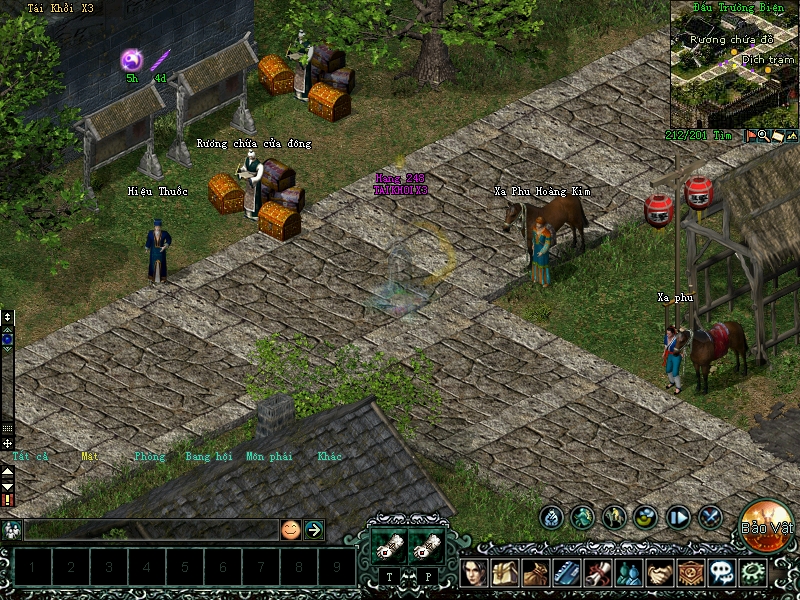
Task: Open the character portrait menu
Action: tap(476, 573)
